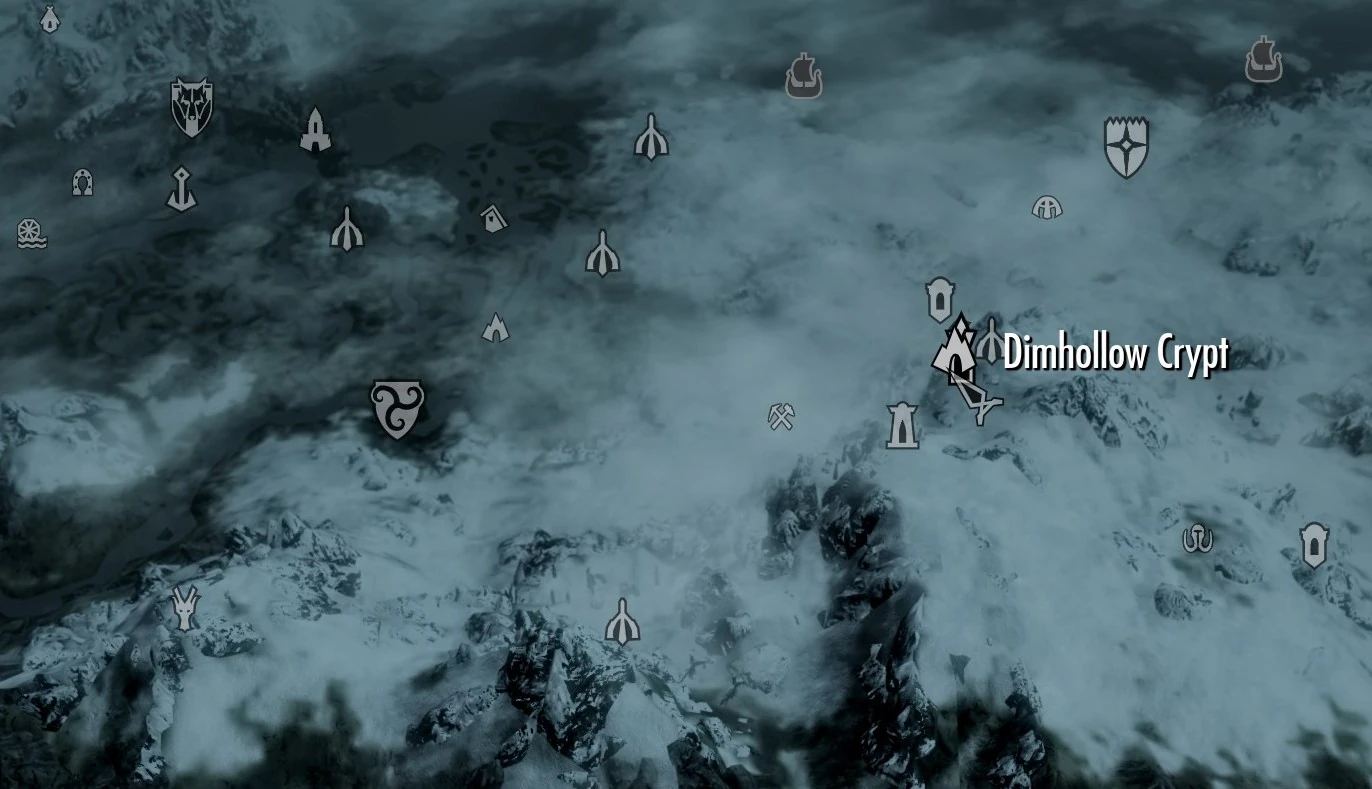Open the door ruin marker at the far right edge
1372x789 pixels.
click(1315, 548)
